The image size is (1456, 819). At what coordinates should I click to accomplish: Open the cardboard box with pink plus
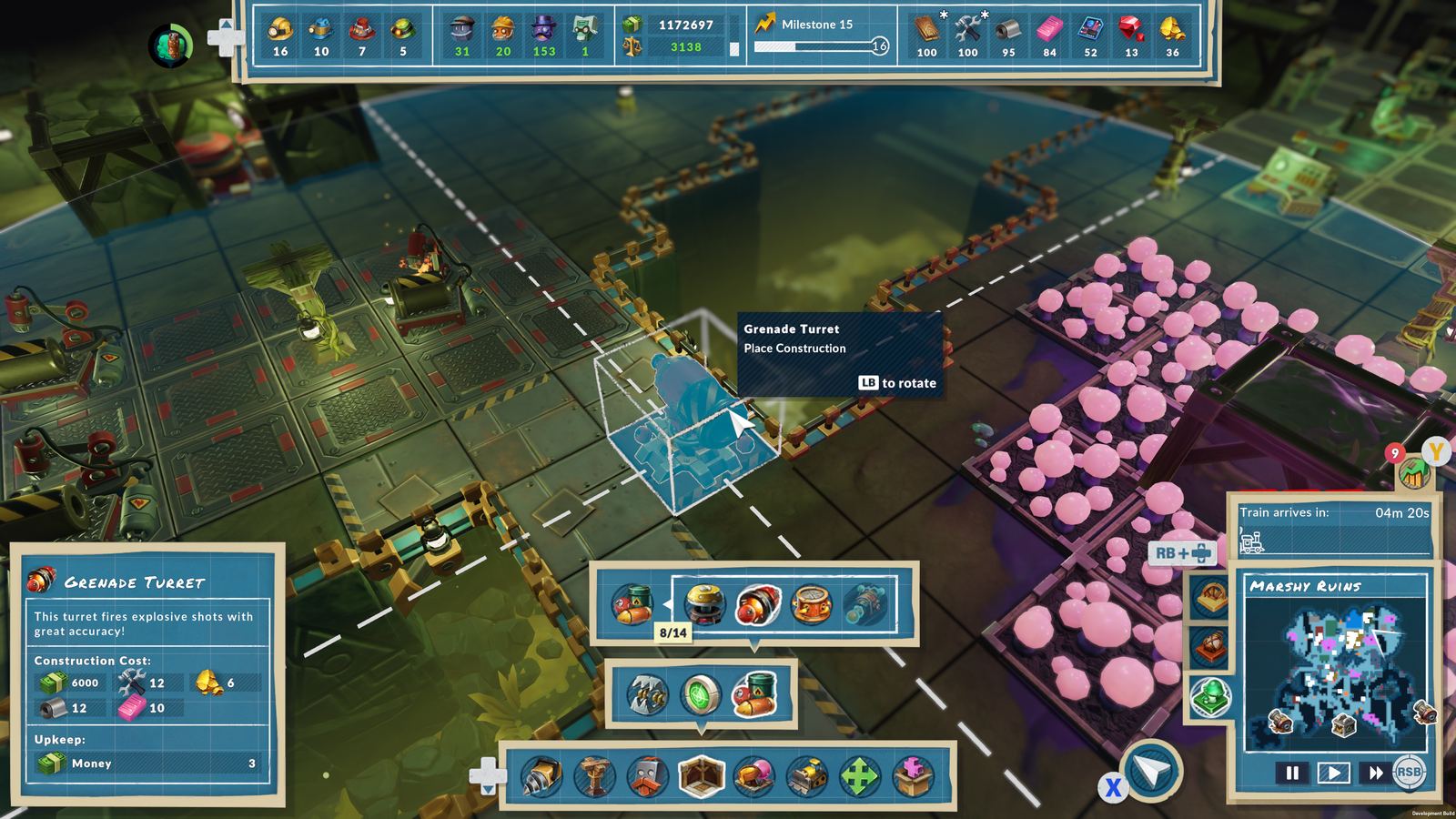pos(913,777)
